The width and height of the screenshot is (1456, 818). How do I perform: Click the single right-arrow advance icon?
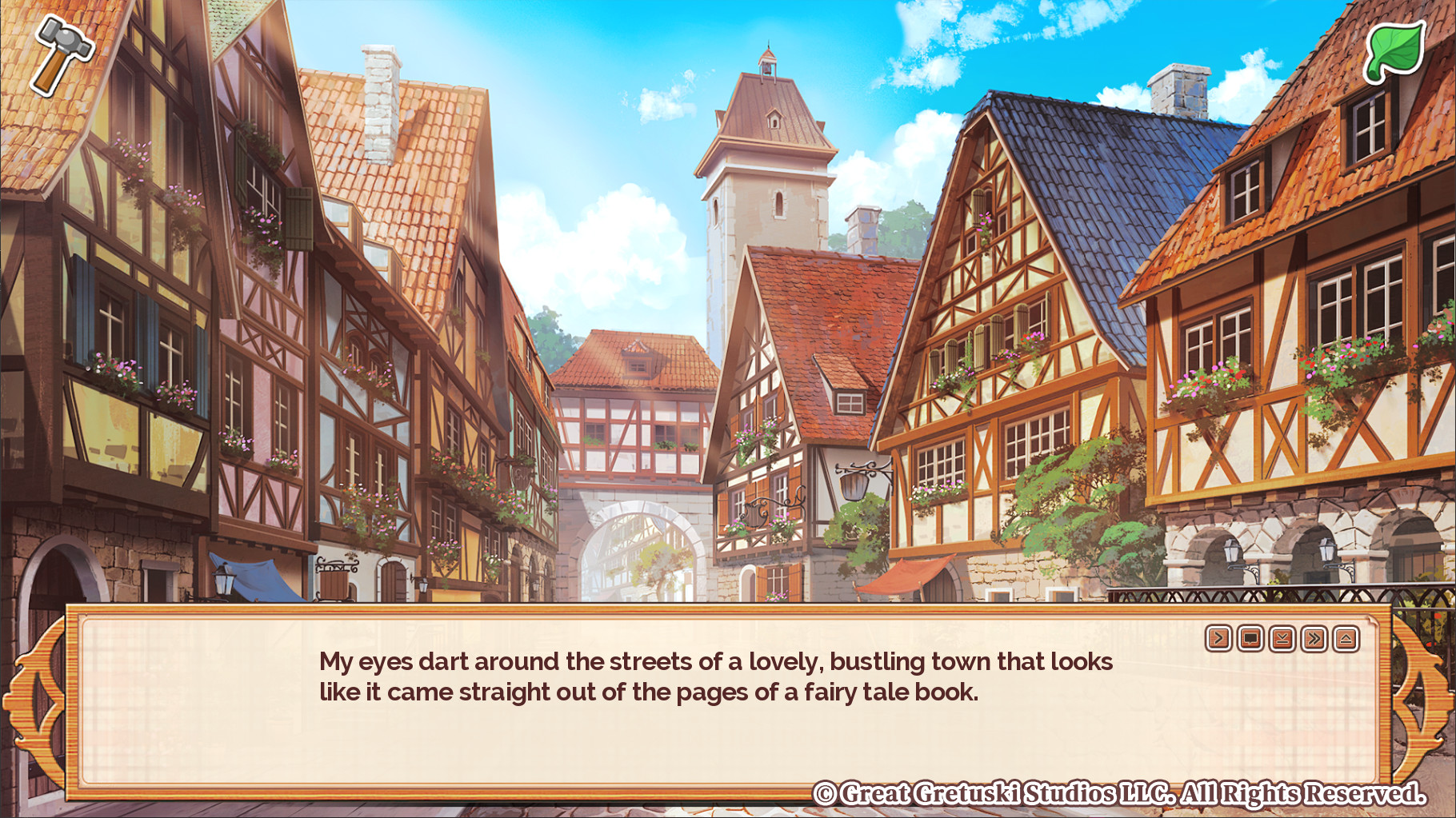[1218, 637]
